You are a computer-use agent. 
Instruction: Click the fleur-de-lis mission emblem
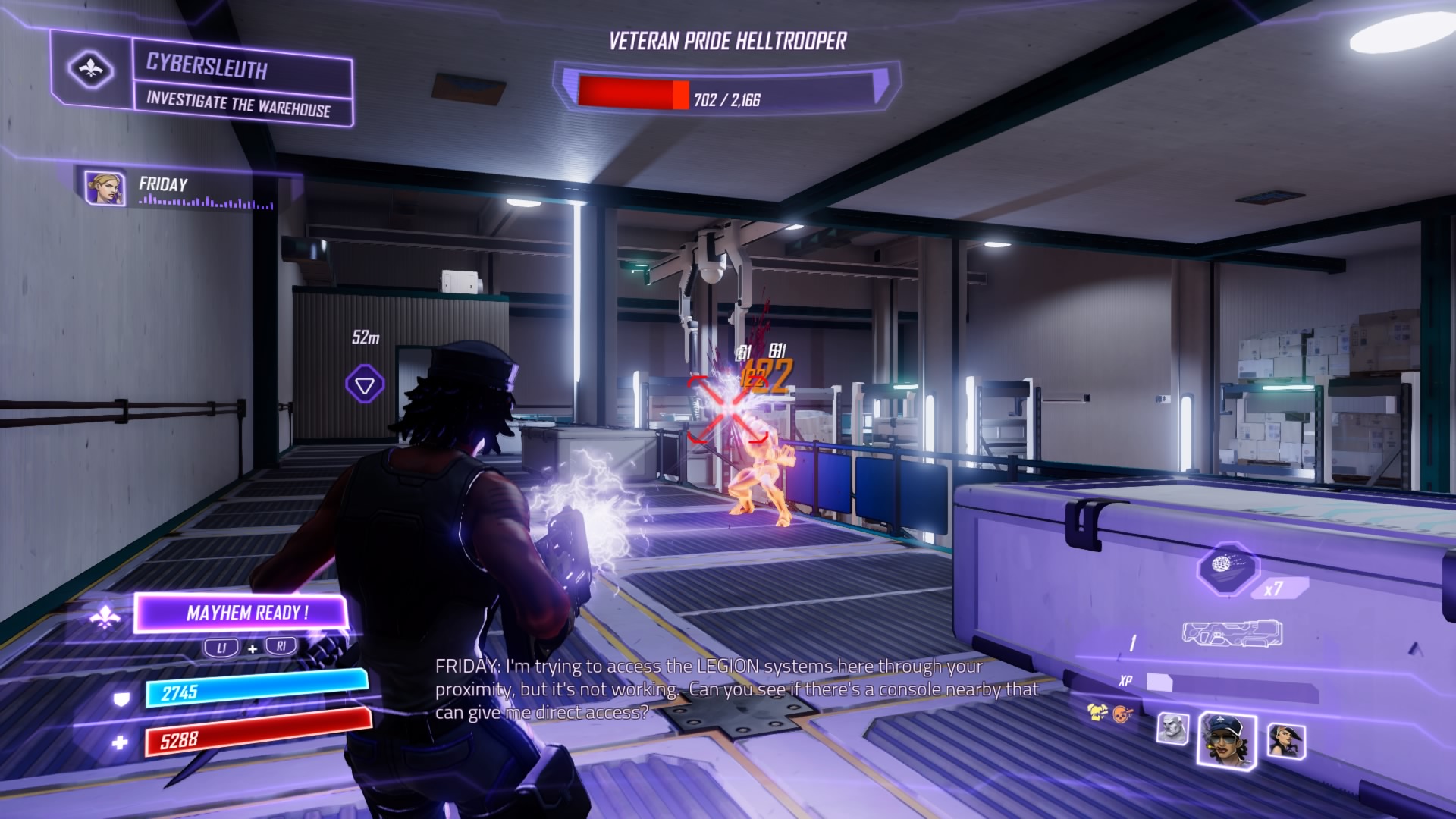point(91,70)
